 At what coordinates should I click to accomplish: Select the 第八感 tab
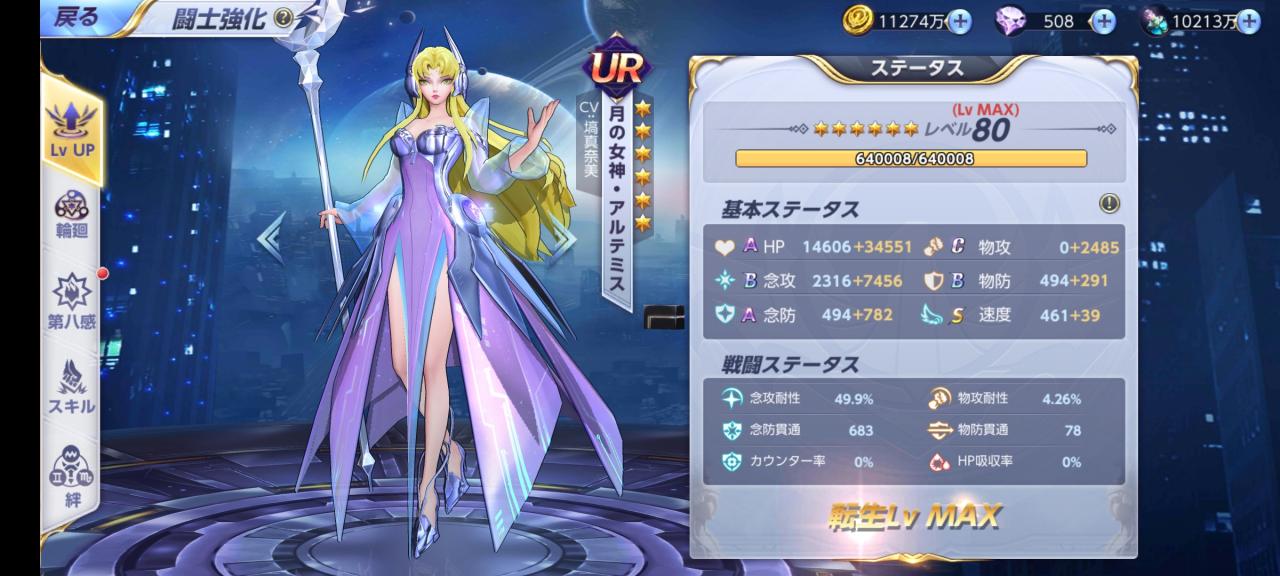click(70, 301)
